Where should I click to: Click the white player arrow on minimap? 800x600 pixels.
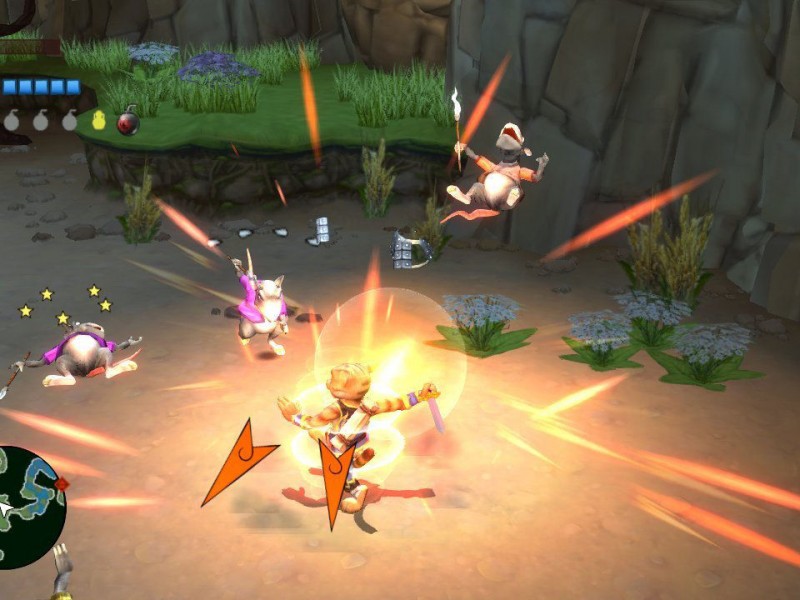6,509
